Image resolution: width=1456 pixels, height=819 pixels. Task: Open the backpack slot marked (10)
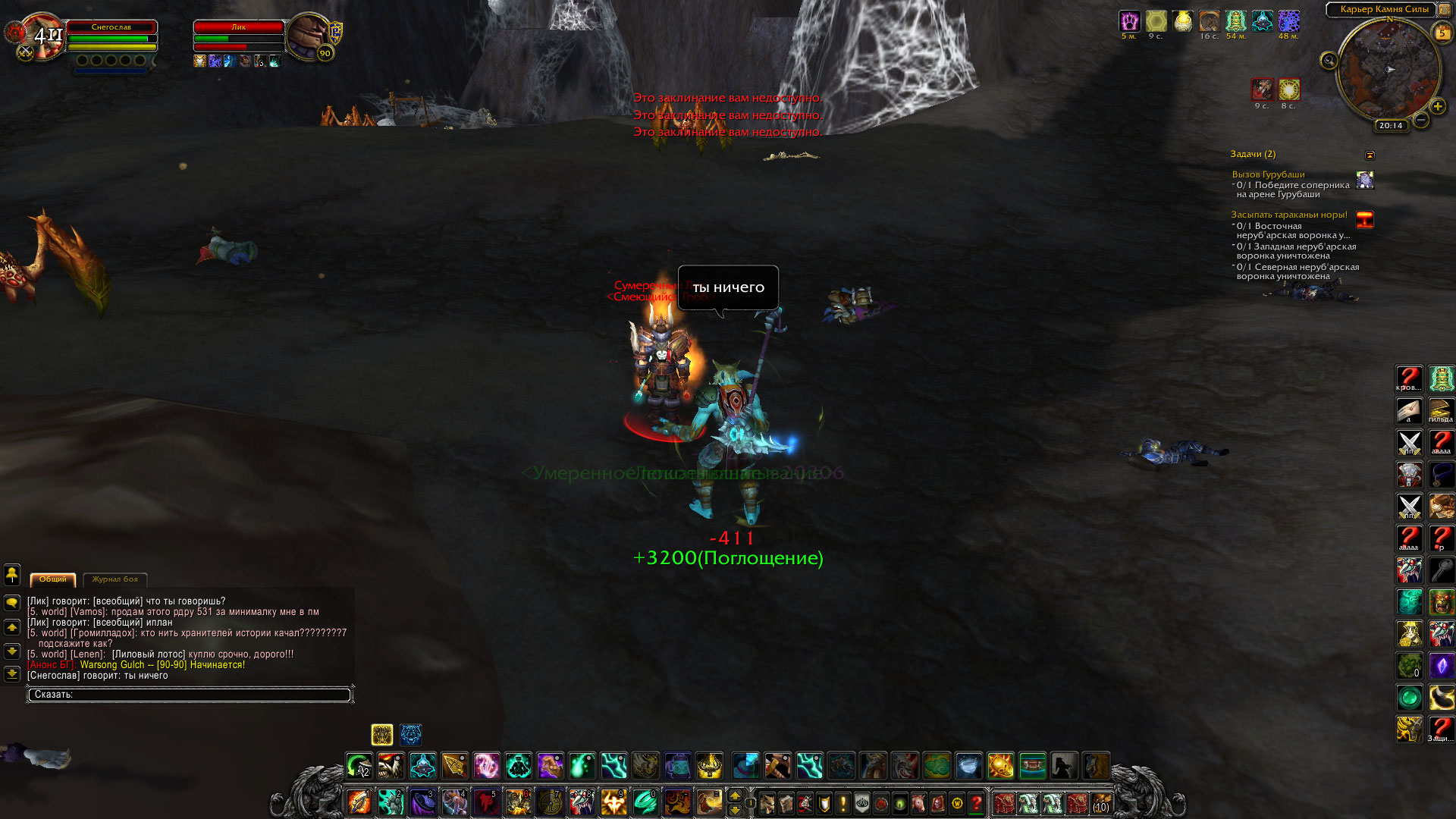pyautogui.click(x=1100, y=803)
